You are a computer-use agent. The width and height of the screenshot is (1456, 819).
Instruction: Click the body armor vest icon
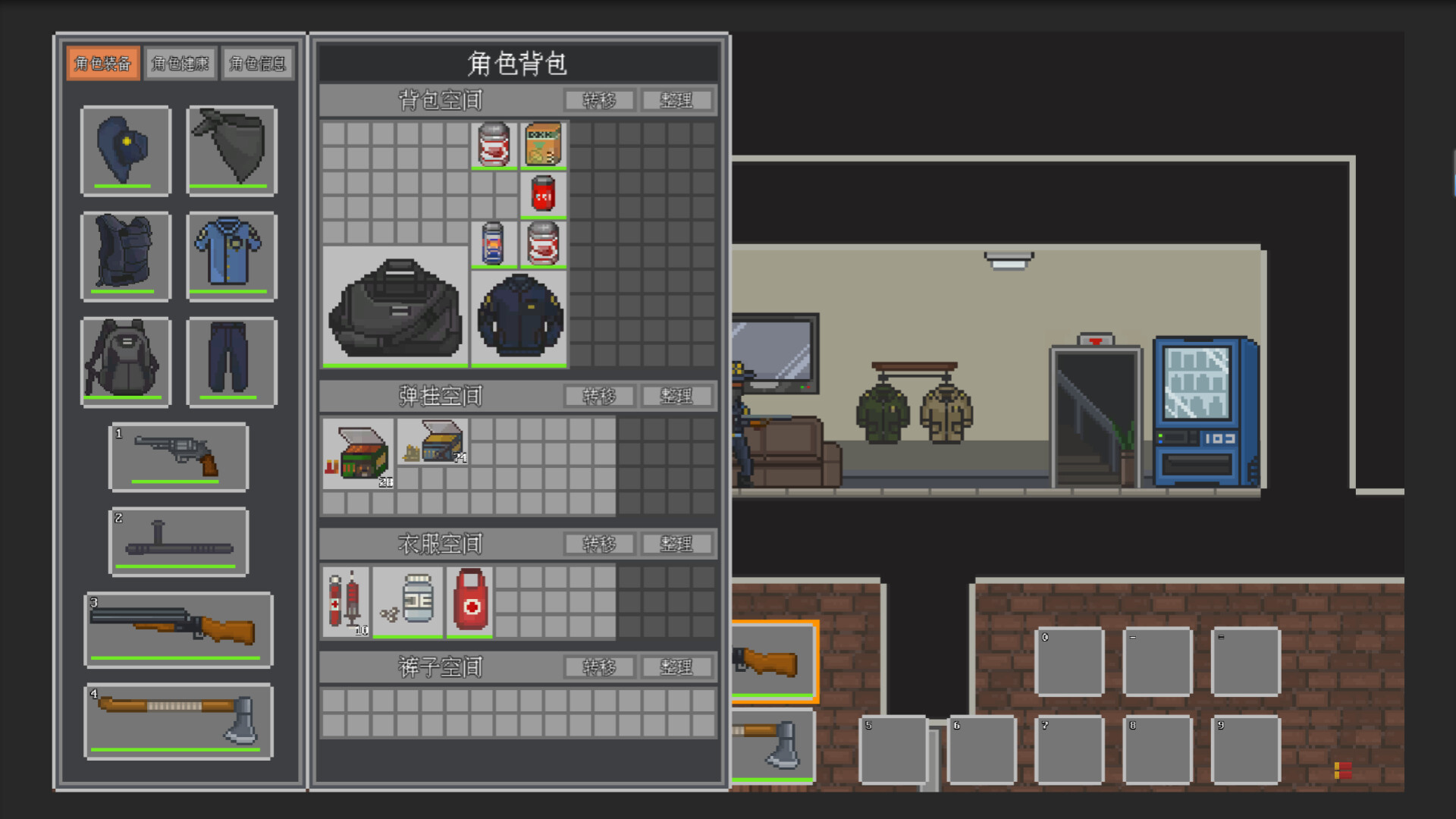pyautogui.click(x=126, y=256)
